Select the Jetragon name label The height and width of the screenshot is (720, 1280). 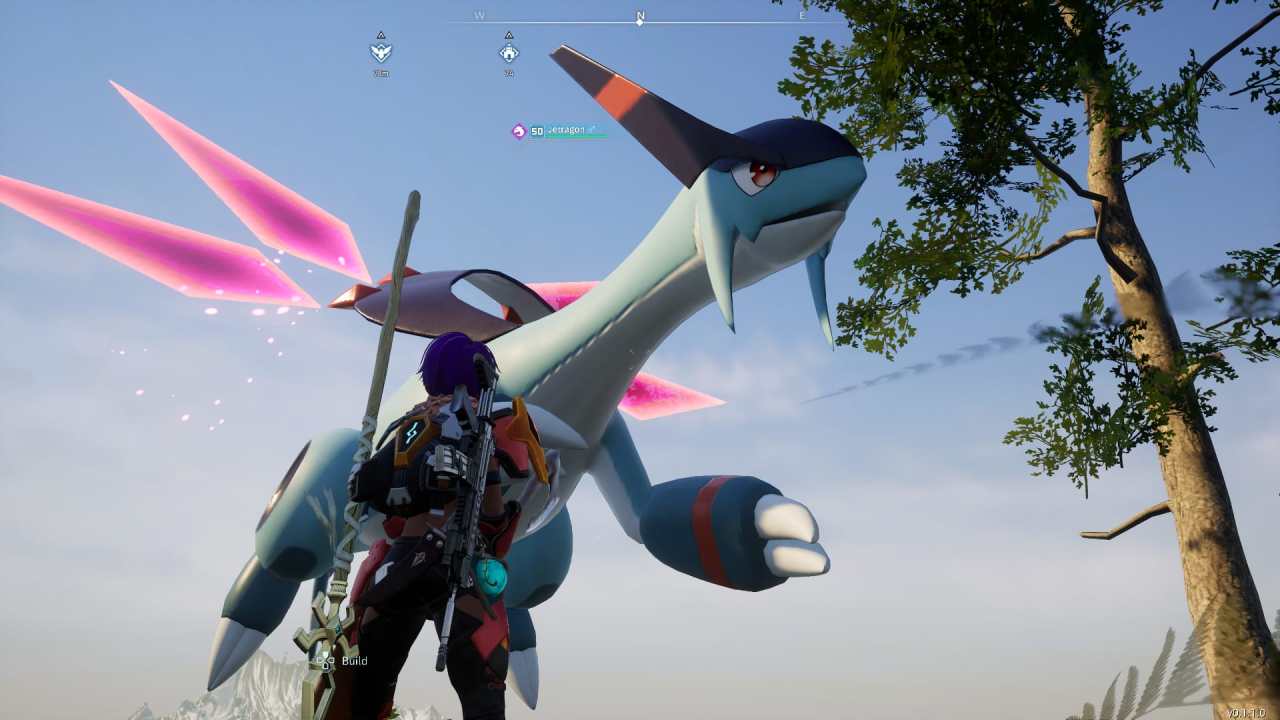tap(565, 129)
